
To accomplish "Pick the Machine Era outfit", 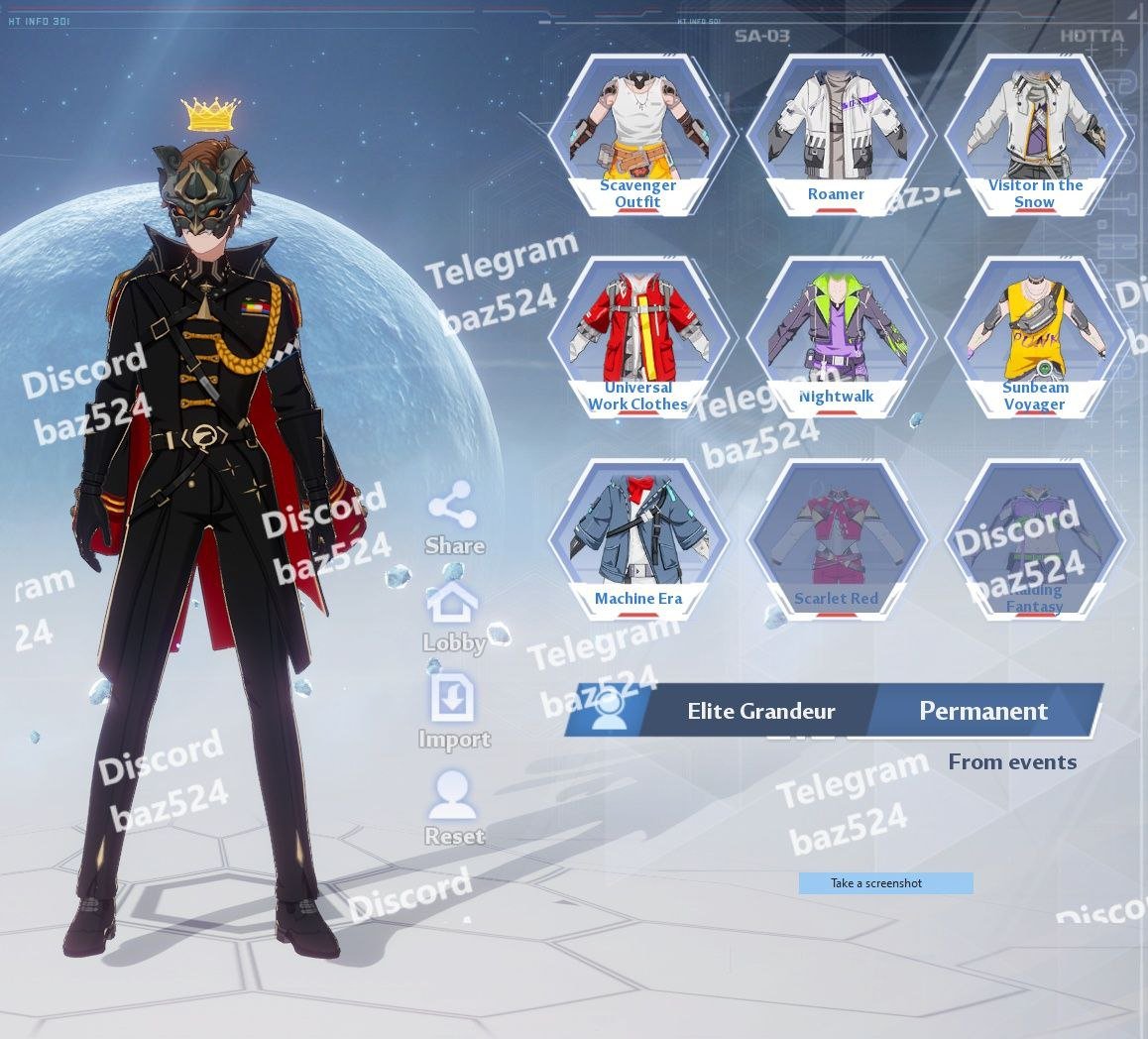I will click(637, 540).
